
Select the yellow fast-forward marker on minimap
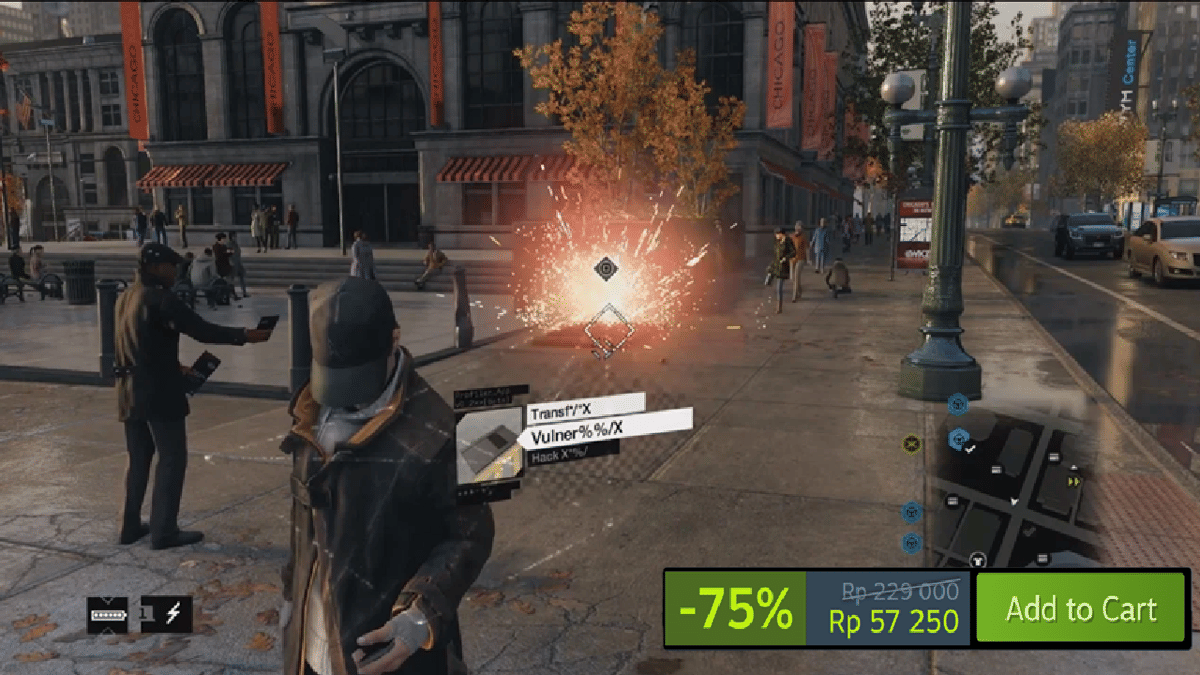click(x=1074, y=482)
